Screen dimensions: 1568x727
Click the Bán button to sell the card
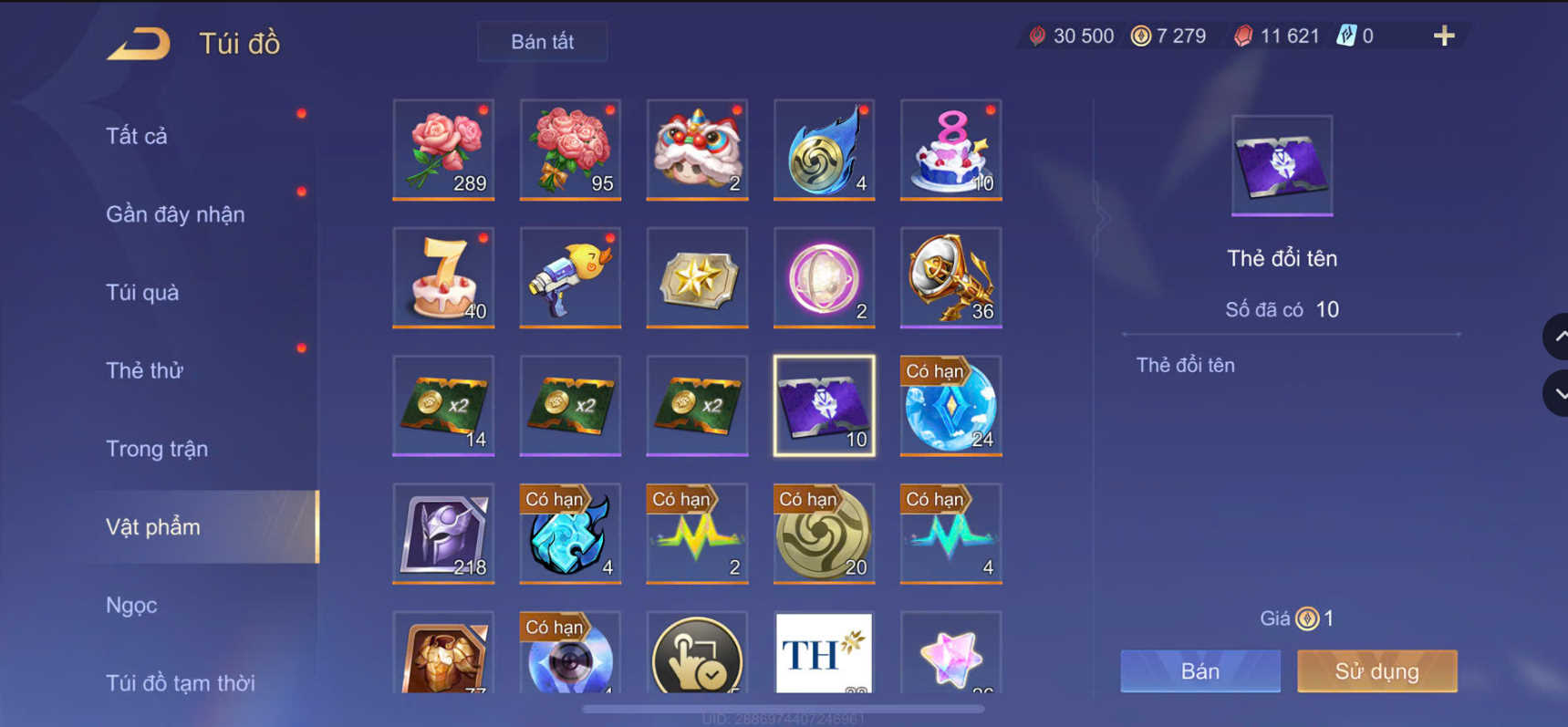tap(1199, 670)
